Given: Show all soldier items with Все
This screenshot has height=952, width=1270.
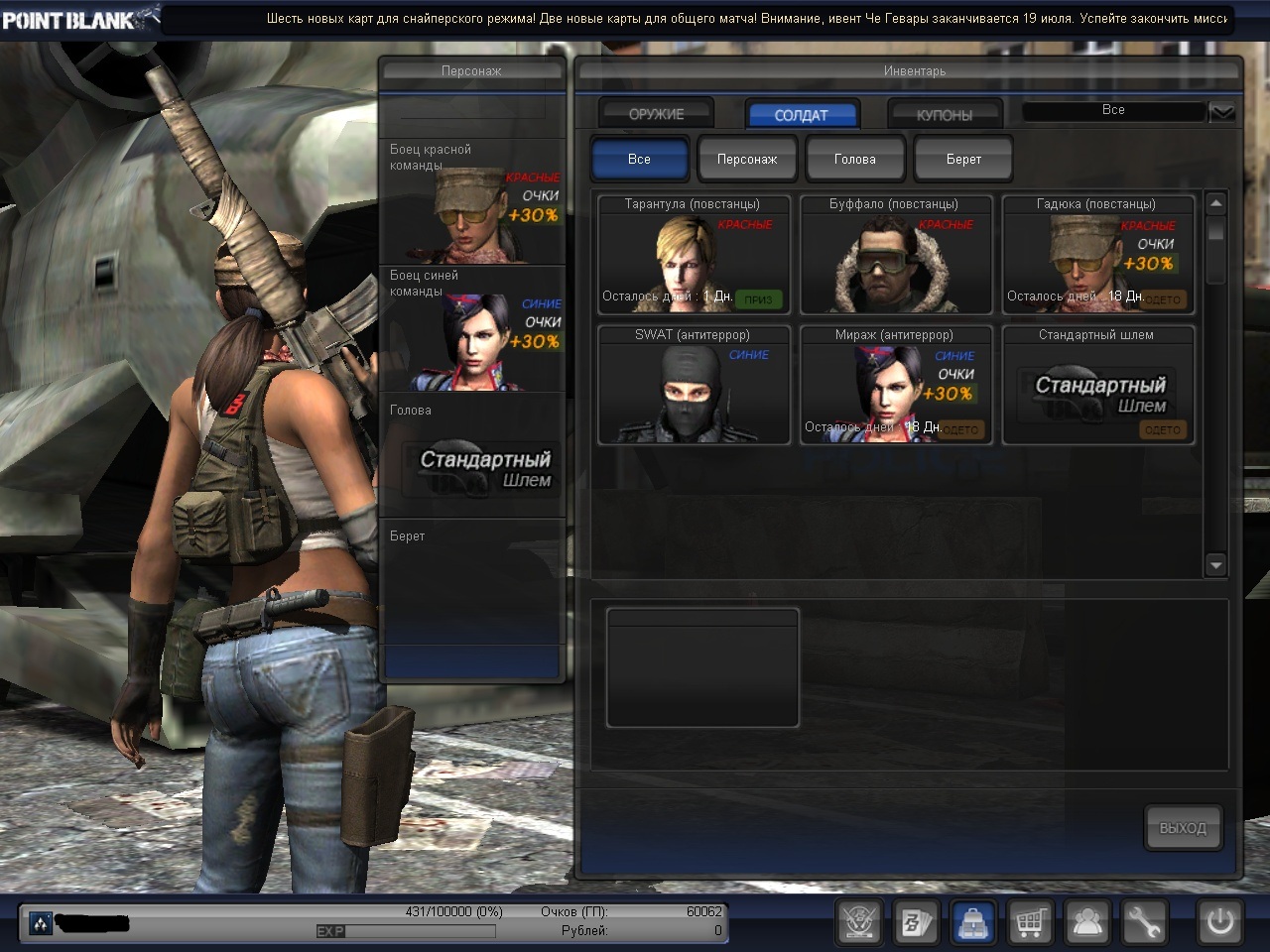Looking at the screenshot, I should coord(639,159).
